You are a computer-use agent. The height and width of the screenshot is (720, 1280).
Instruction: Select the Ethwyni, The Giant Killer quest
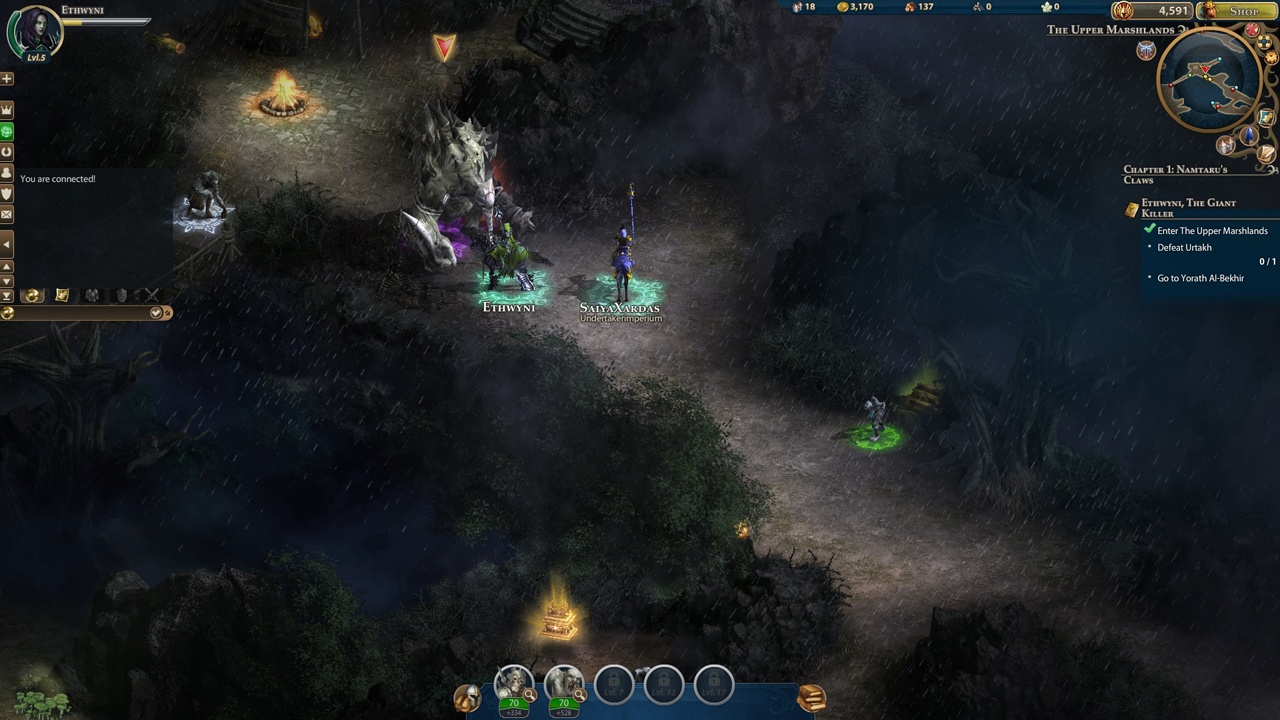point(1188,207)
